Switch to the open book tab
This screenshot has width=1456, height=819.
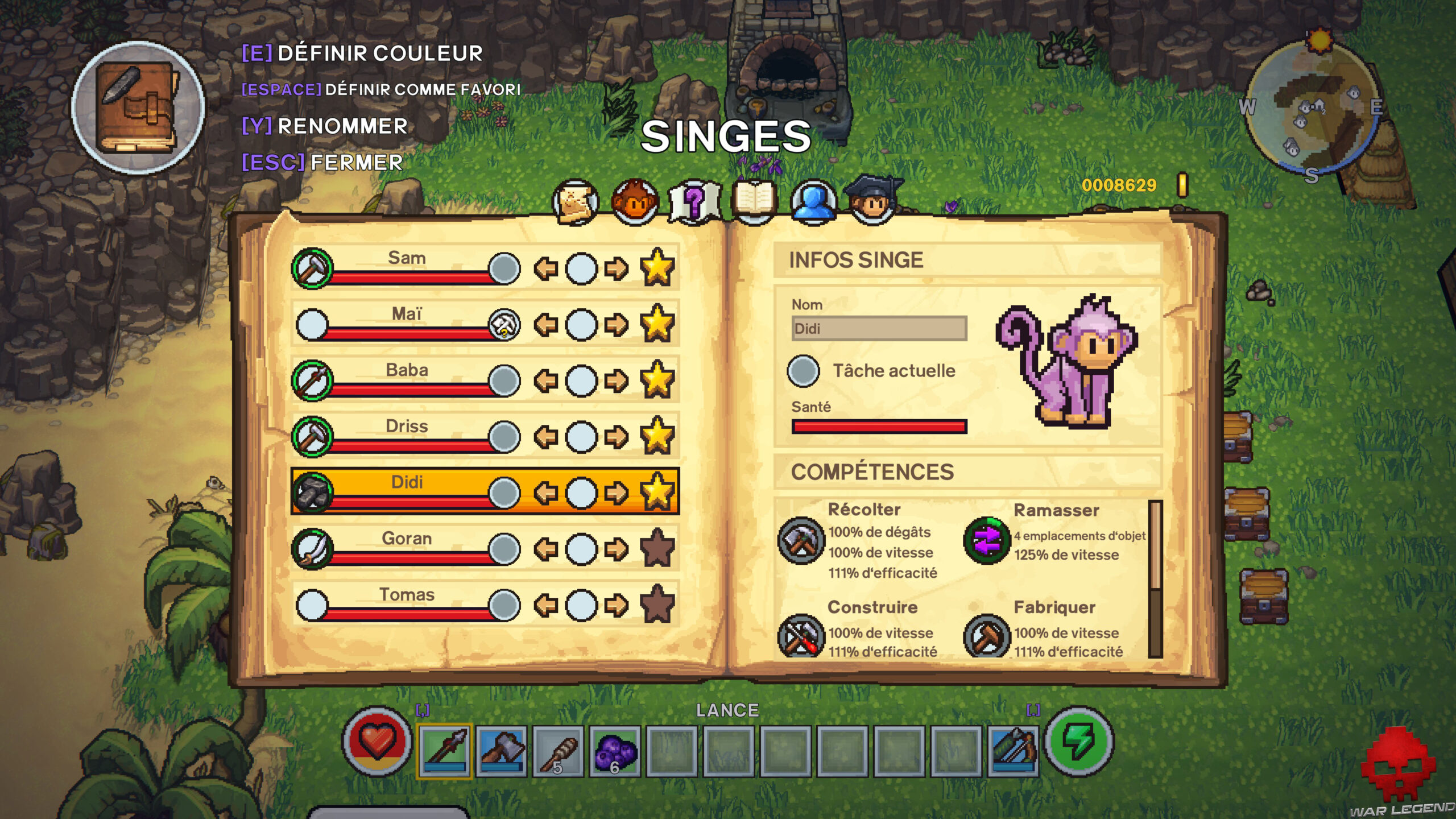coord(754,202)
